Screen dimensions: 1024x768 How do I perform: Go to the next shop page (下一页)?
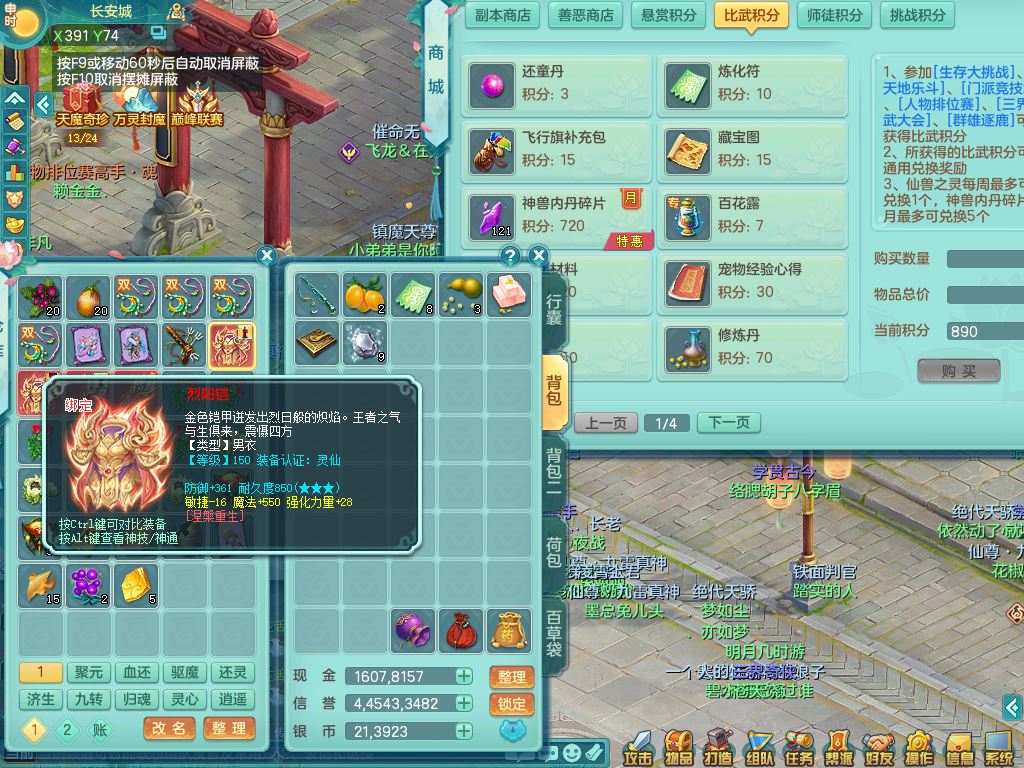click(728, 423)
